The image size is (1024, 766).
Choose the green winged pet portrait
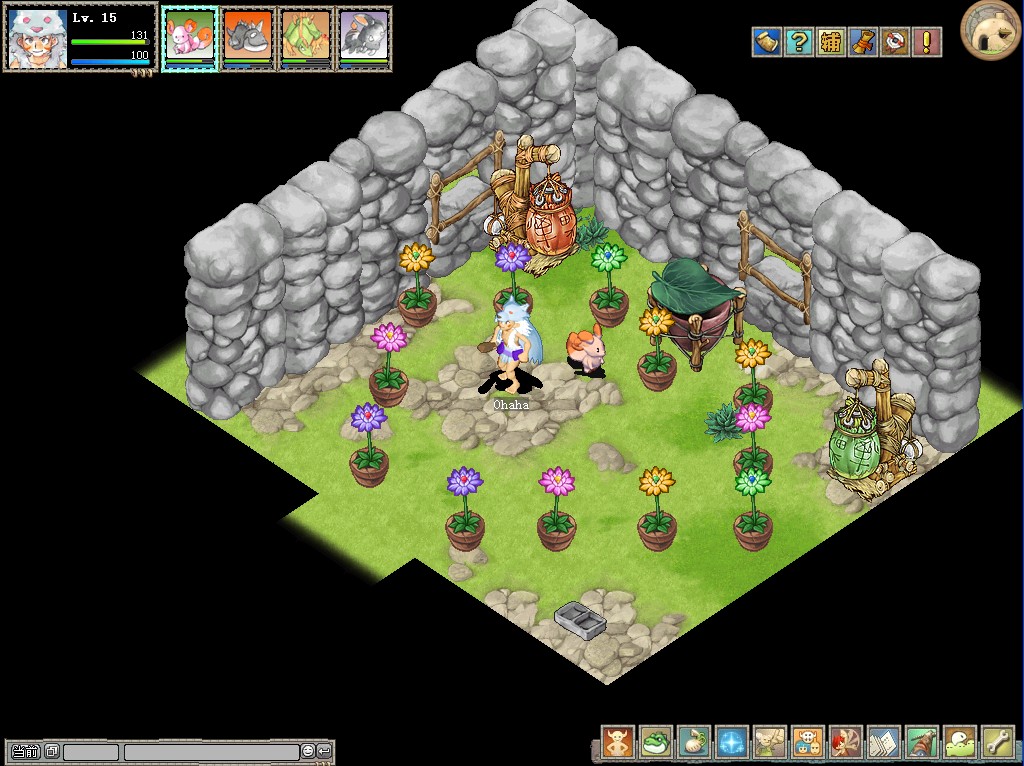coord(305,35)
